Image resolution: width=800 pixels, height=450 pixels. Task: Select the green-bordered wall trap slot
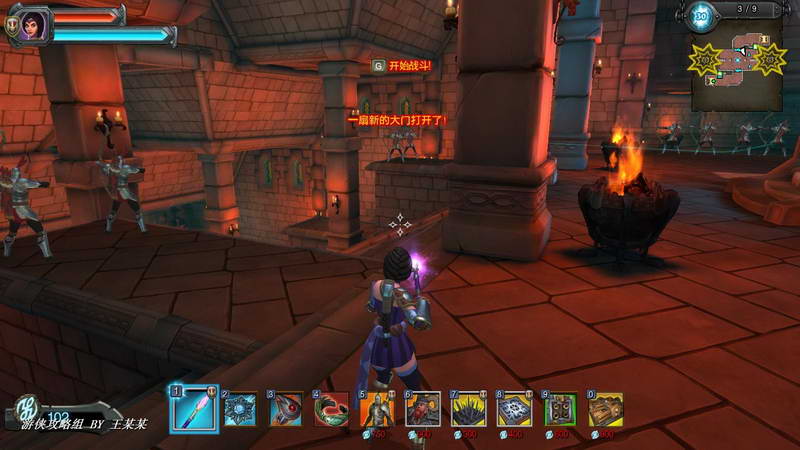[560, 409]
